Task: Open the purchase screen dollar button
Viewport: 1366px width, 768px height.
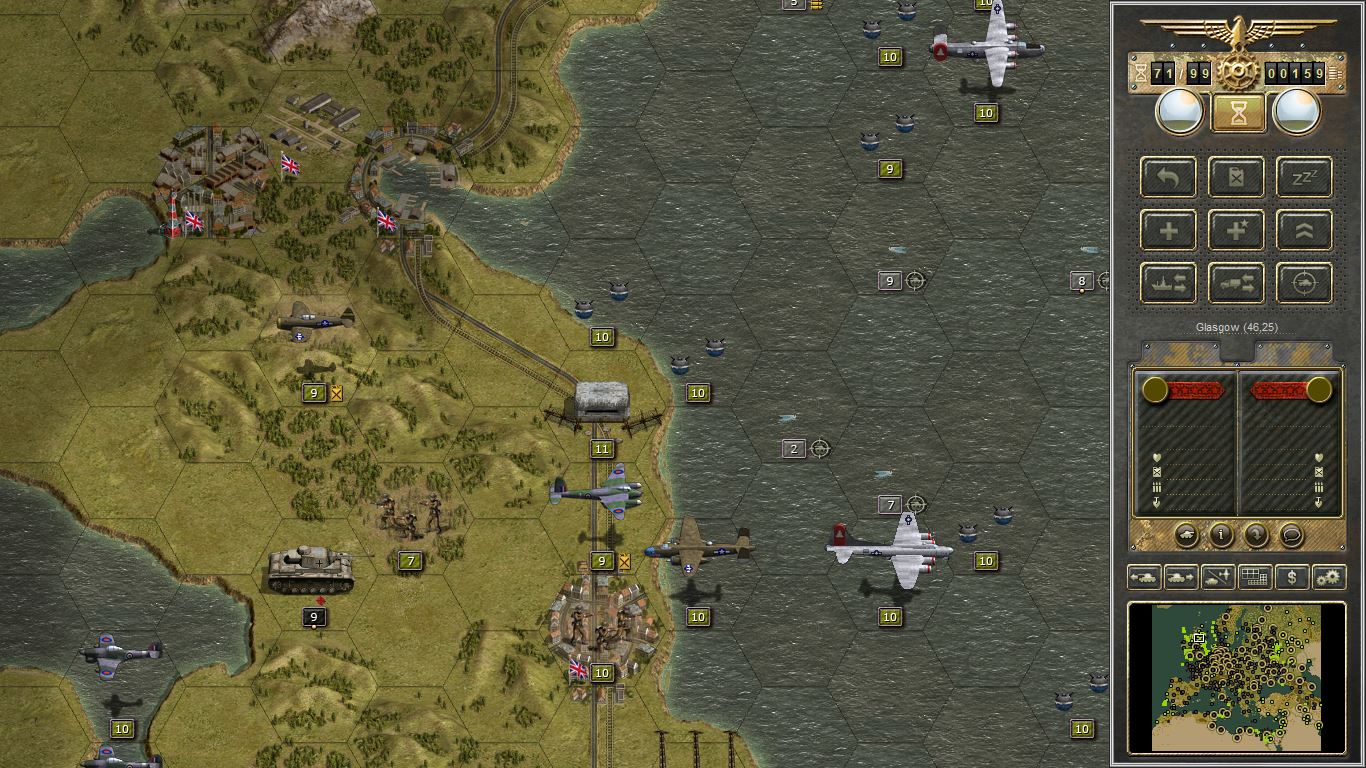Action: click(1292, 577)
